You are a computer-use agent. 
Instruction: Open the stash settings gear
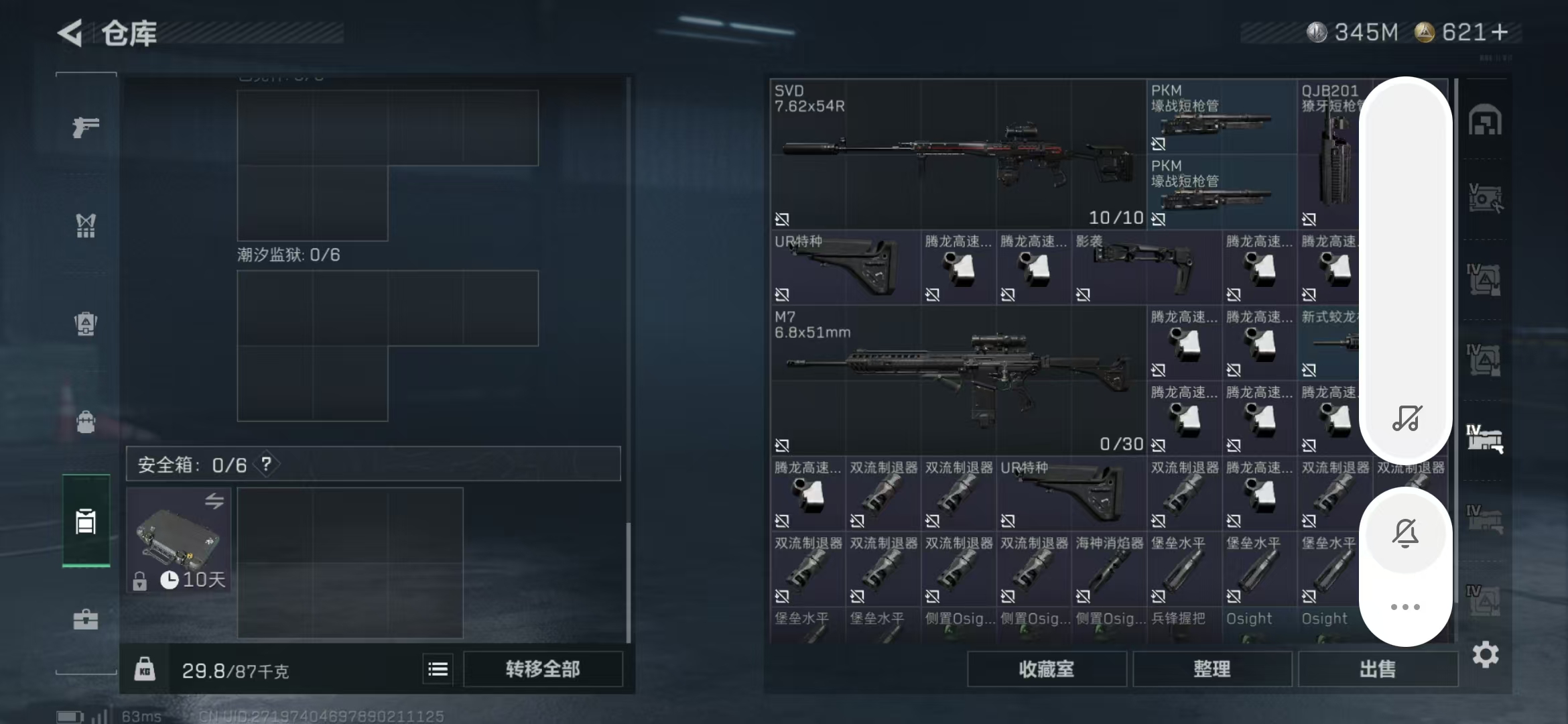tap(1485, 654)
